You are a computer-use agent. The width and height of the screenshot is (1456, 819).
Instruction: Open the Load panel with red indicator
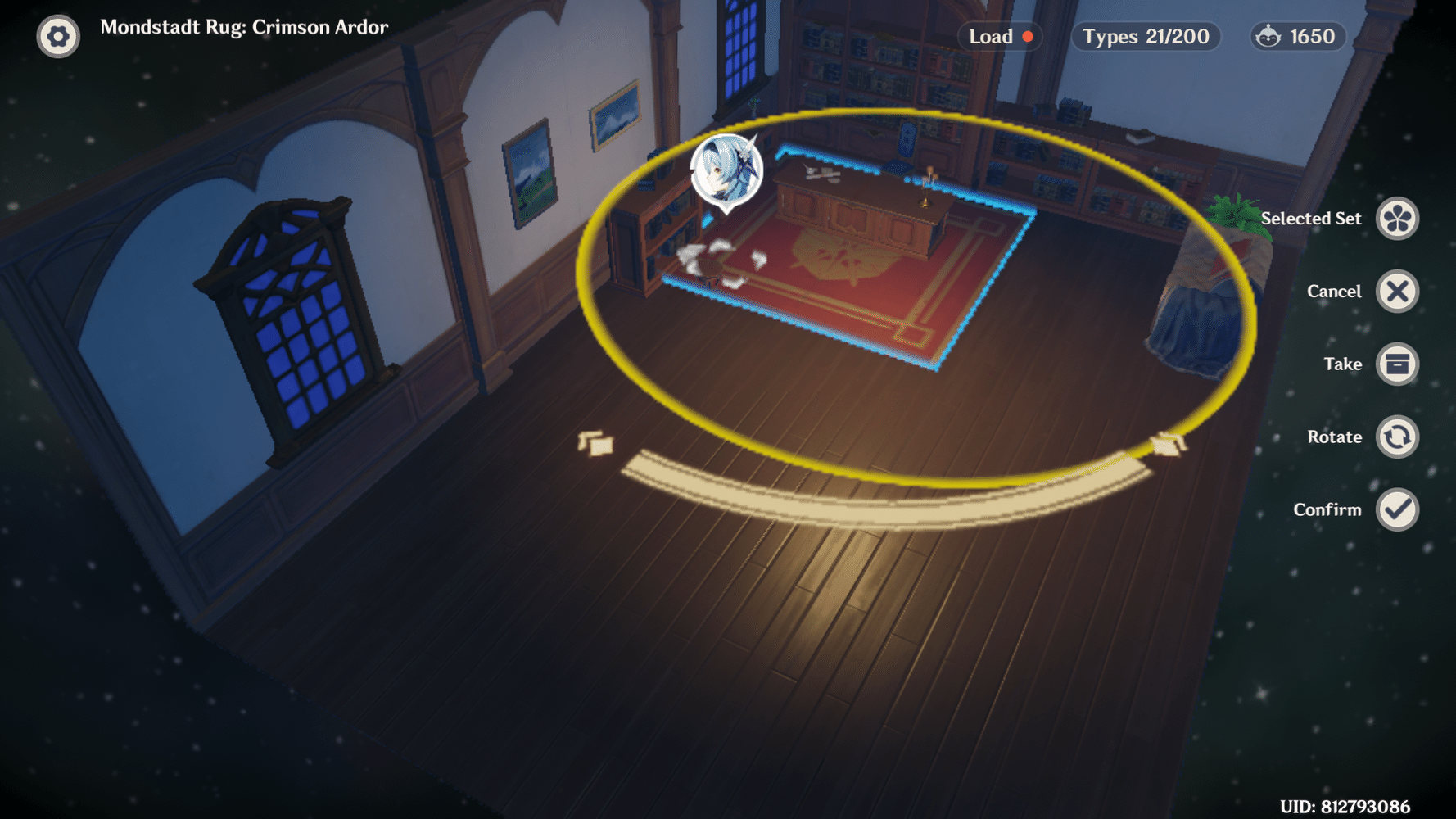click(x=998, y=36)
